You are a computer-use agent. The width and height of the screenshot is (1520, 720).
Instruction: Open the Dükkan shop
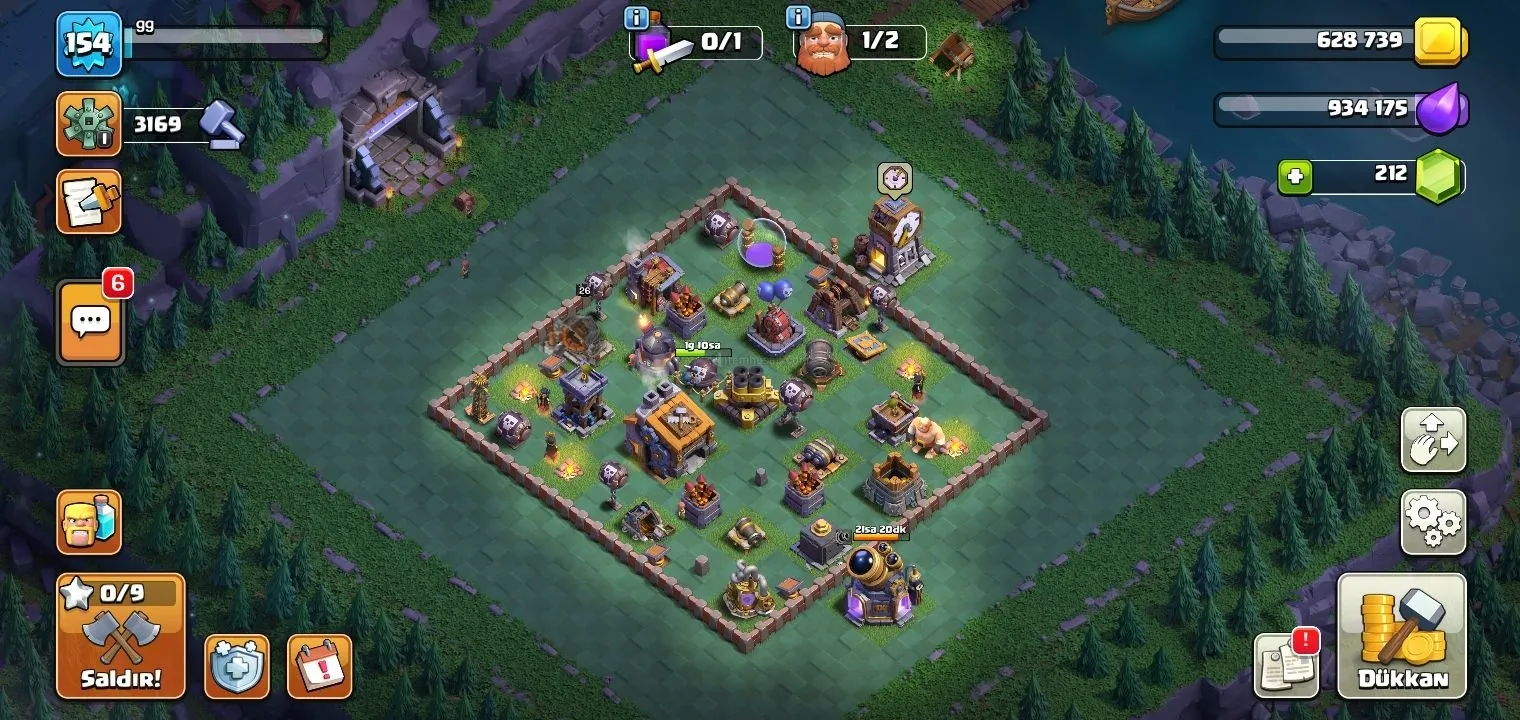(1402, 636)
